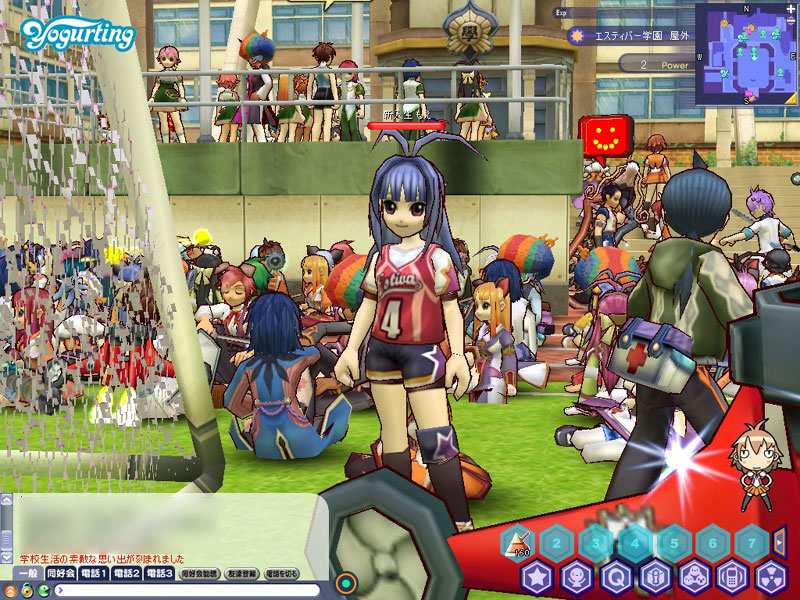This screenshot has width=800, height=600.
Task: Switch to the 一般 chat tab
Action: tap(29, 574)
